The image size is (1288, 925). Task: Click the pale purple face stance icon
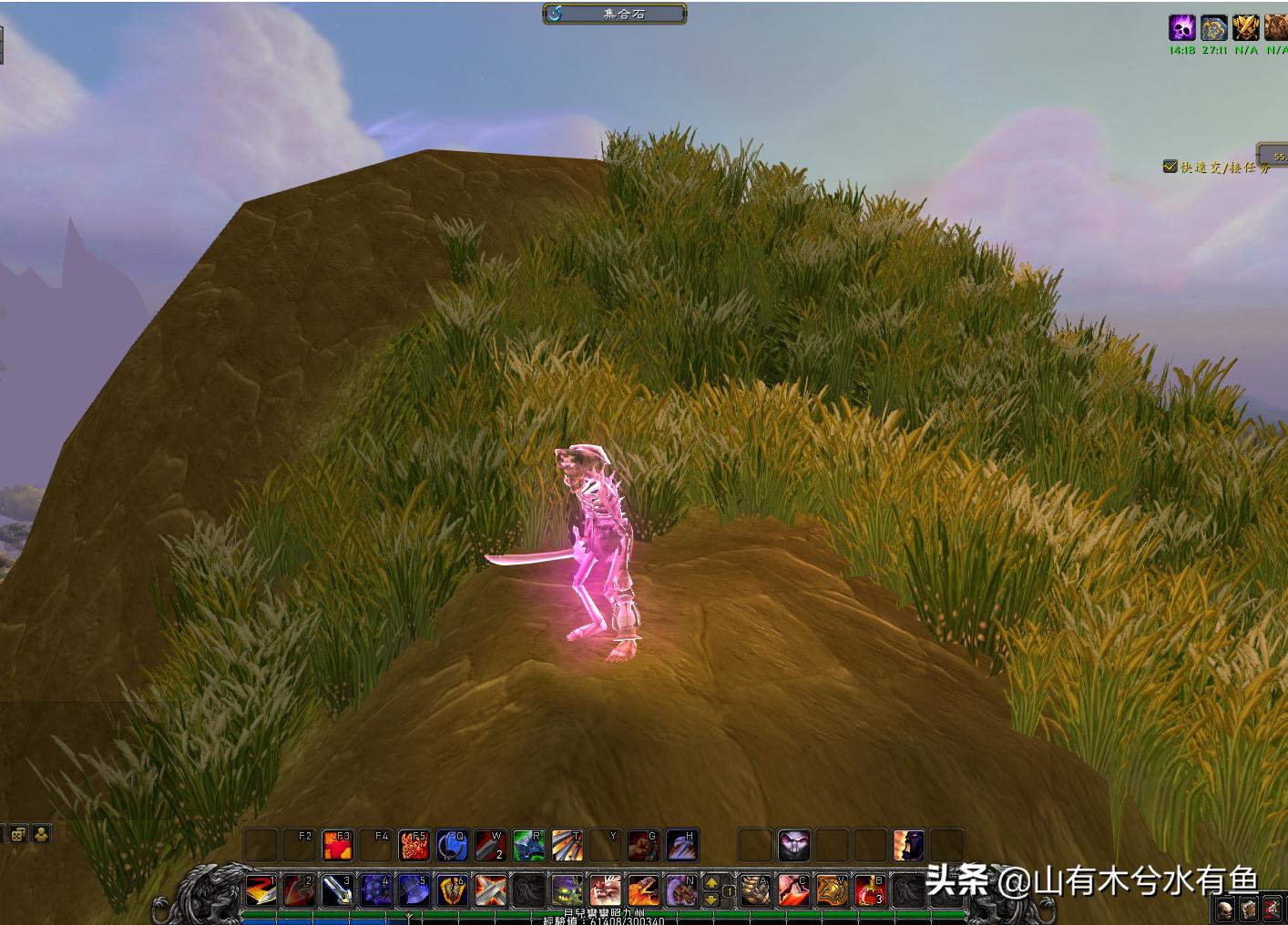pyautogui.click(x=793, y=846)
